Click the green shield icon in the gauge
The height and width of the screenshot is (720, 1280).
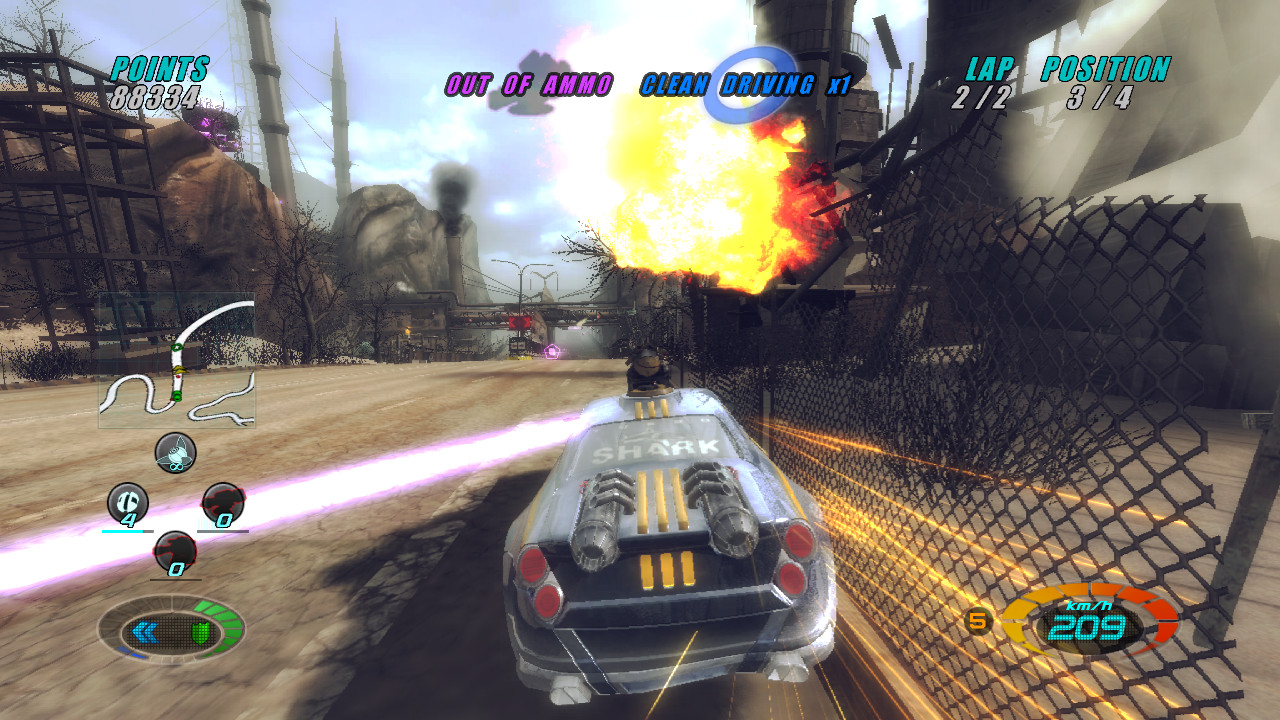point(202,631)
